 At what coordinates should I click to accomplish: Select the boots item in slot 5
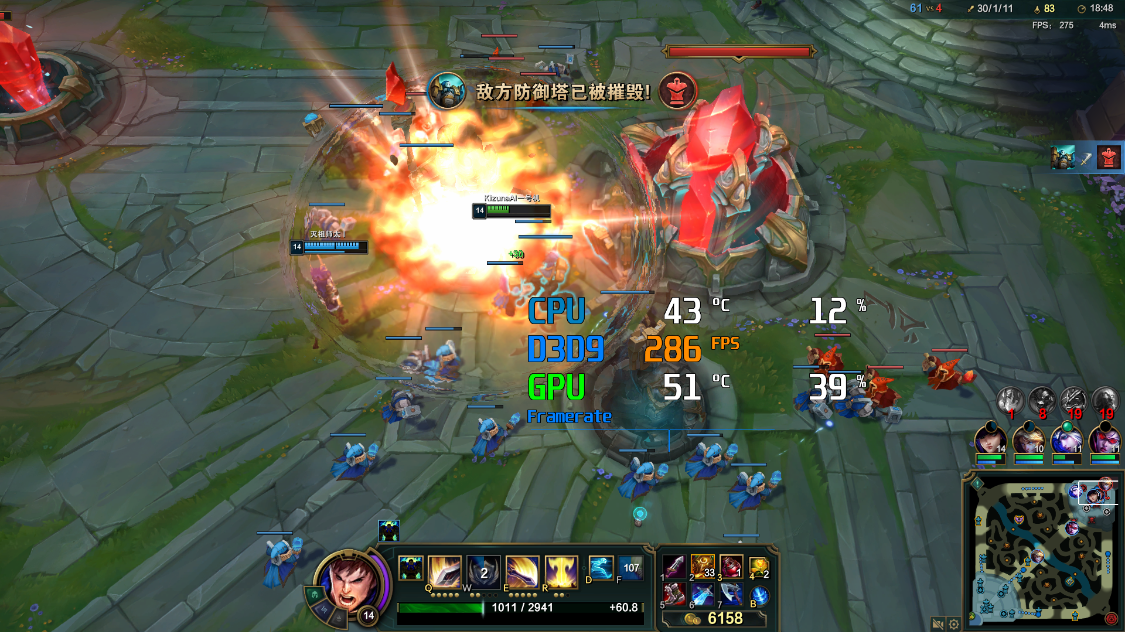click(675, 596)
